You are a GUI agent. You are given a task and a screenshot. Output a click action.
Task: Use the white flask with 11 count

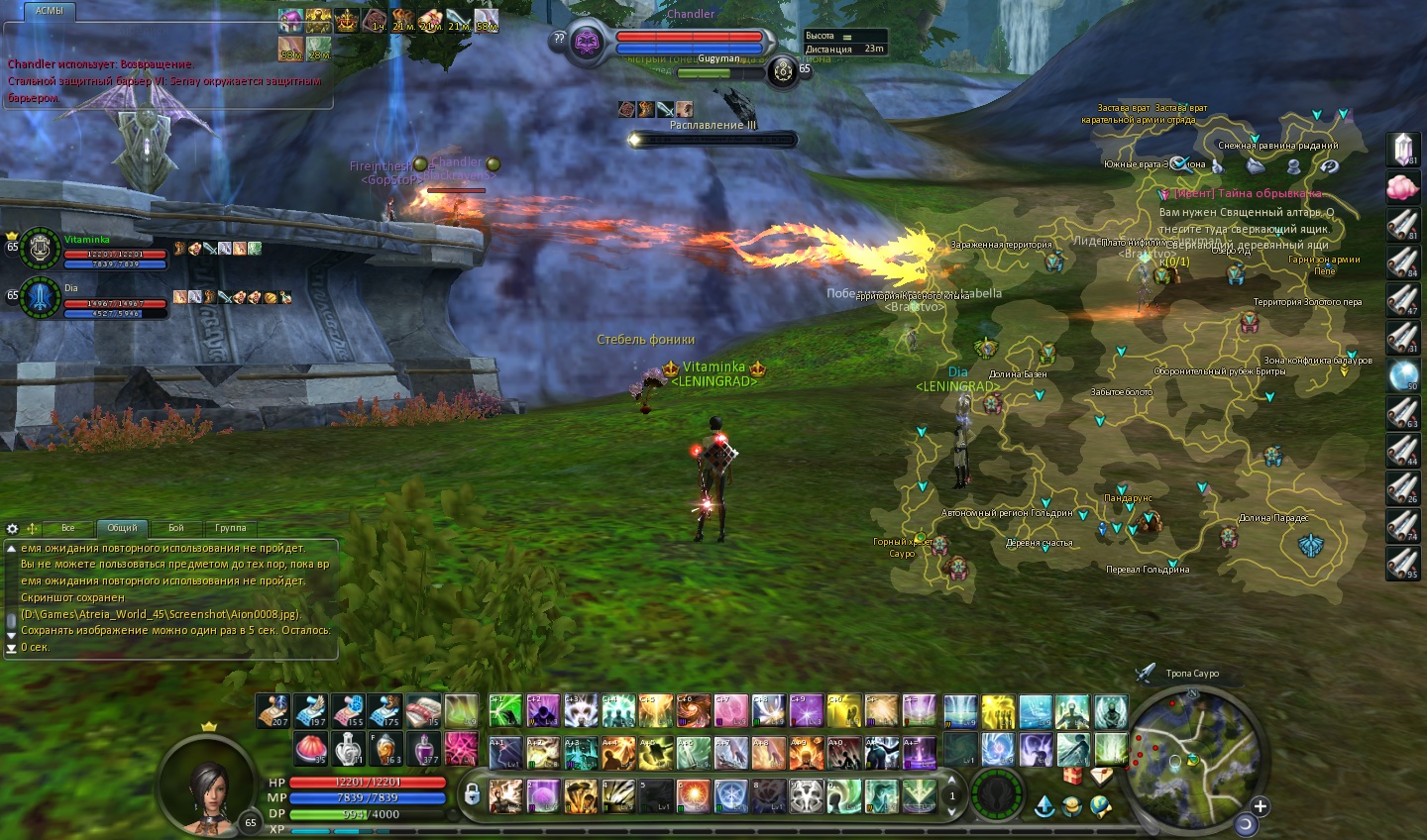pos(348,750)
